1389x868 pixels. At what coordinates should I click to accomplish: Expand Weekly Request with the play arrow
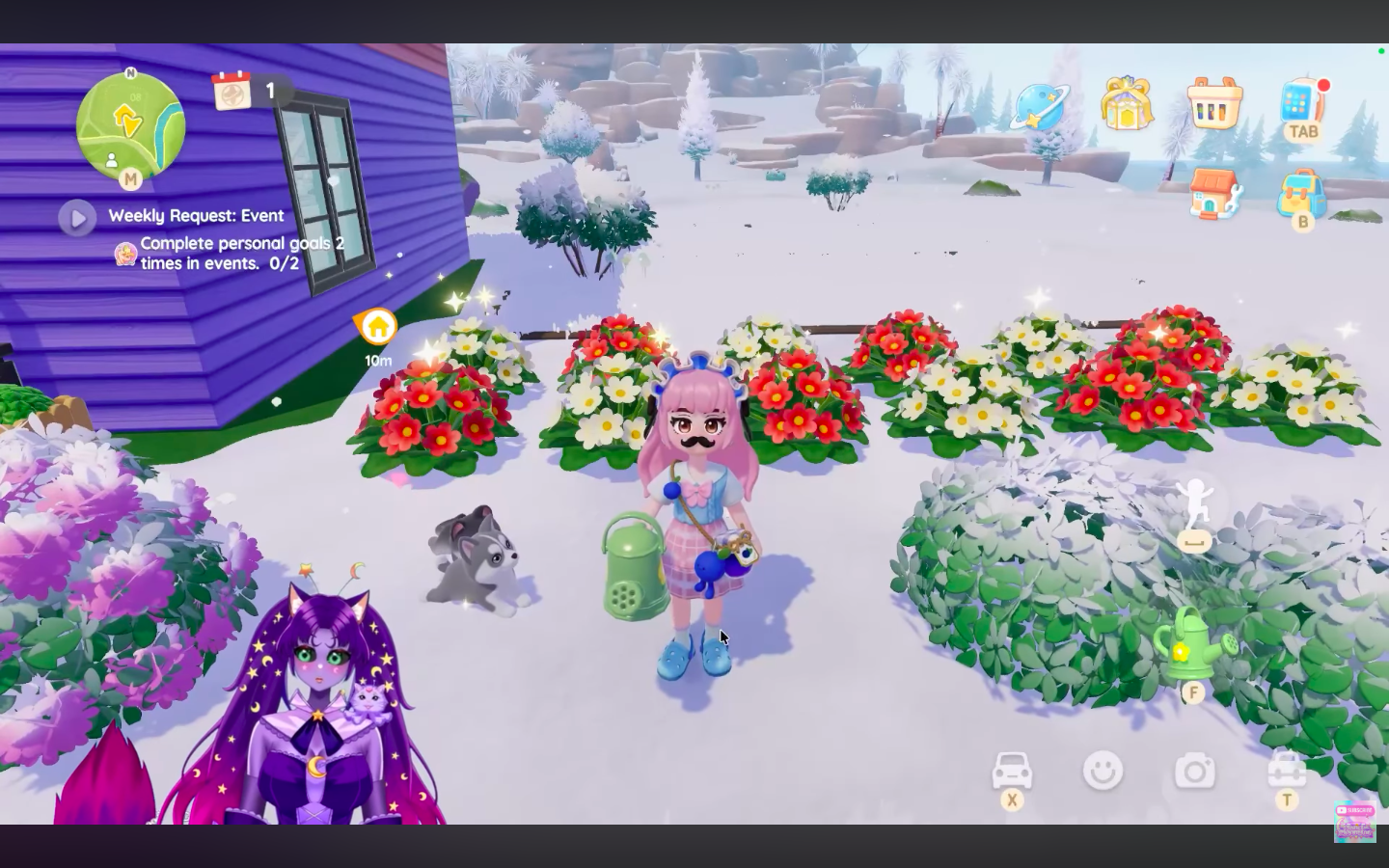(78, 219)
